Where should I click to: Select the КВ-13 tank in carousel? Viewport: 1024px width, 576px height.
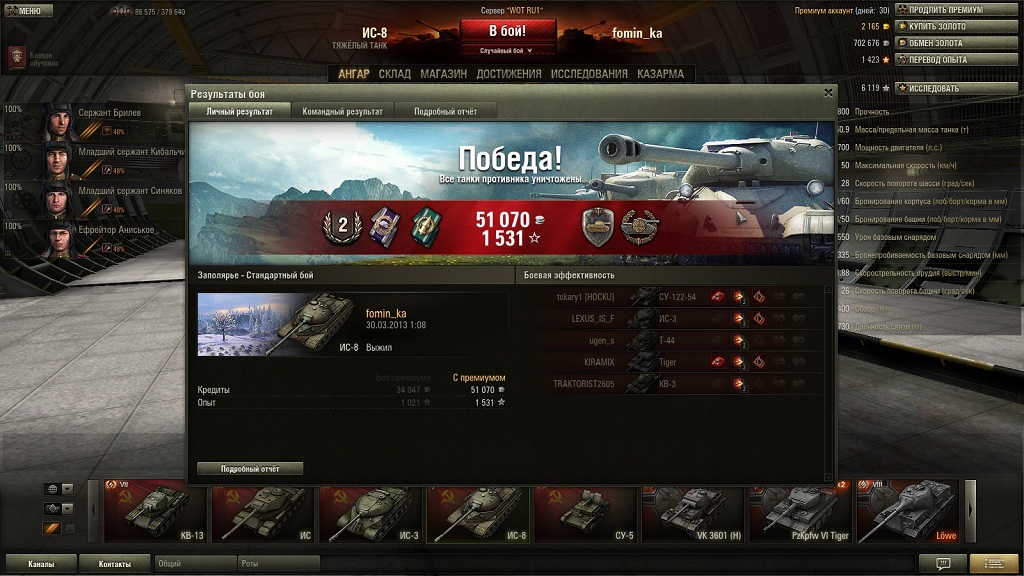click(155, 511)
